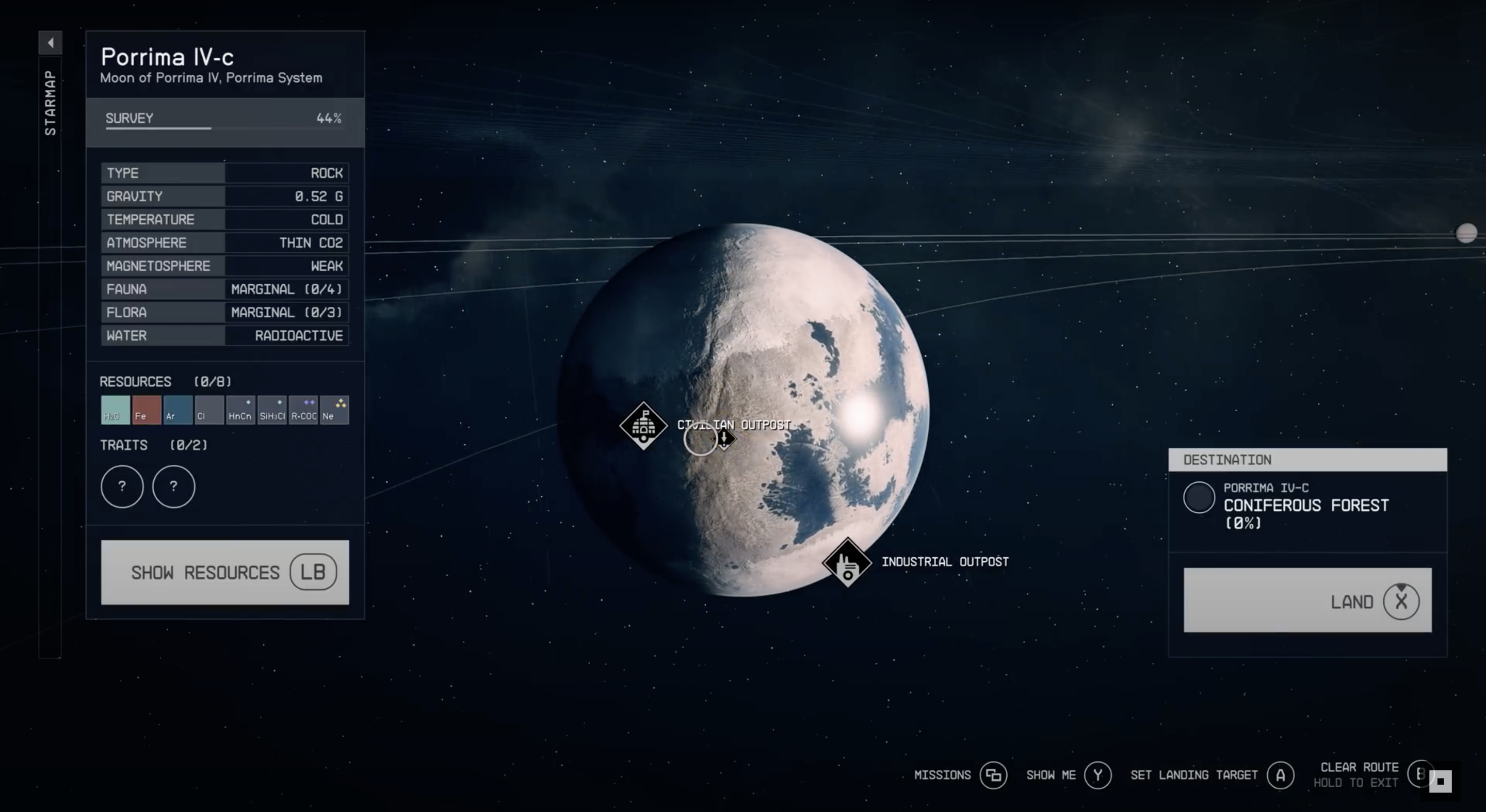Choose the R-COC resource tile
Image resolution: width=1486 pixels, height=812 pixels.
(303, 410)
